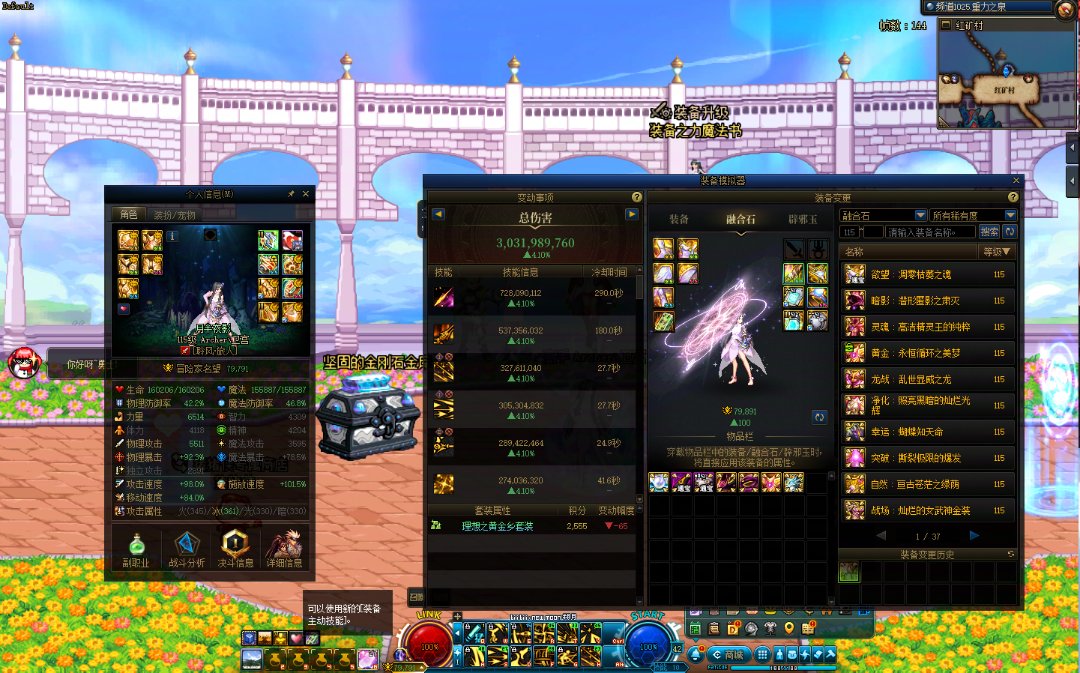Select the 辟邪玉 tab
Screen dimensions: 1080x673
(802, 218)
